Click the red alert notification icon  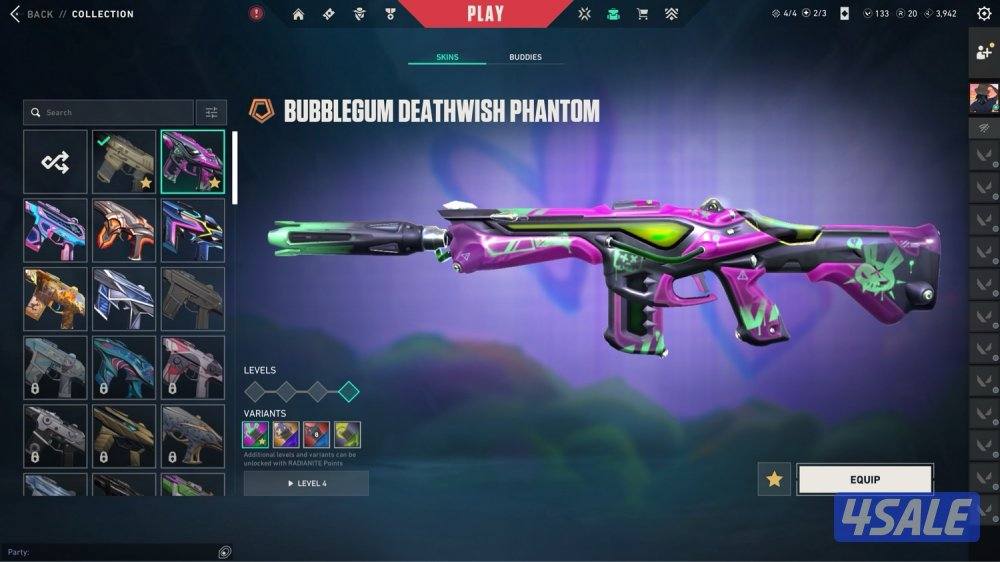tap(256, 14)
